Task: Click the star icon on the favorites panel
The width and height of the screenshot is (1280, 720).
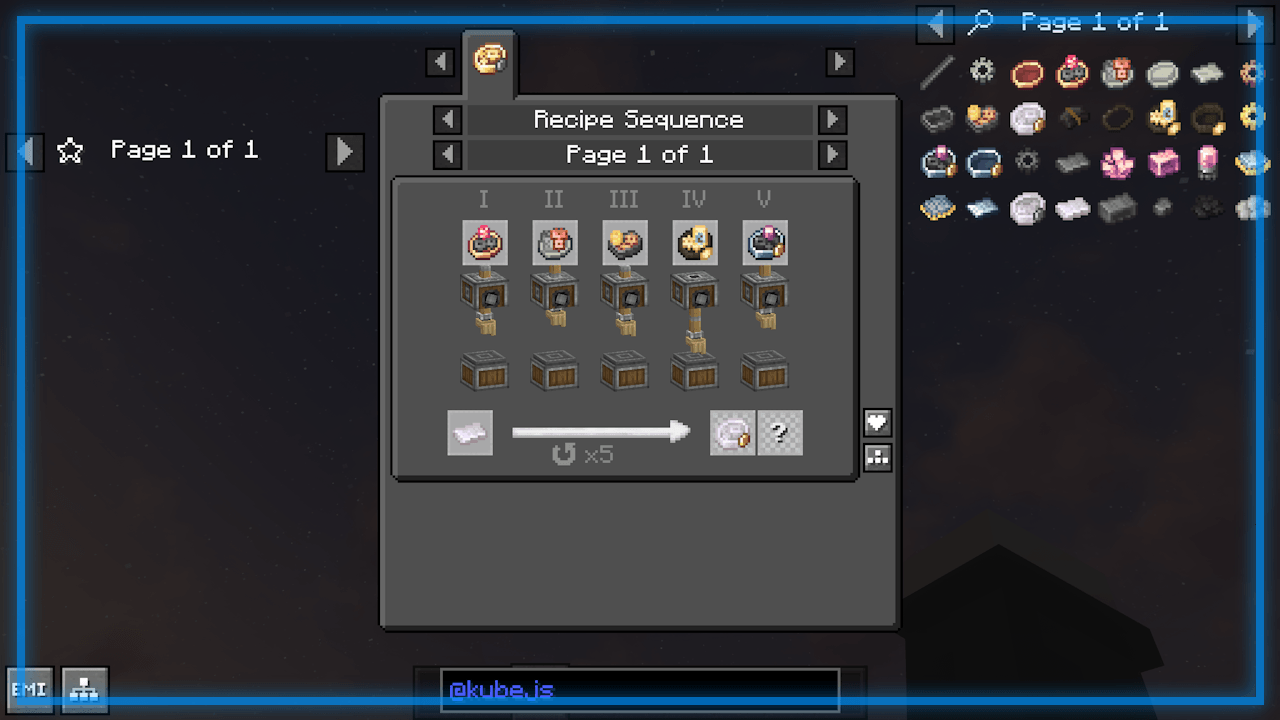Action: [70, 150]
